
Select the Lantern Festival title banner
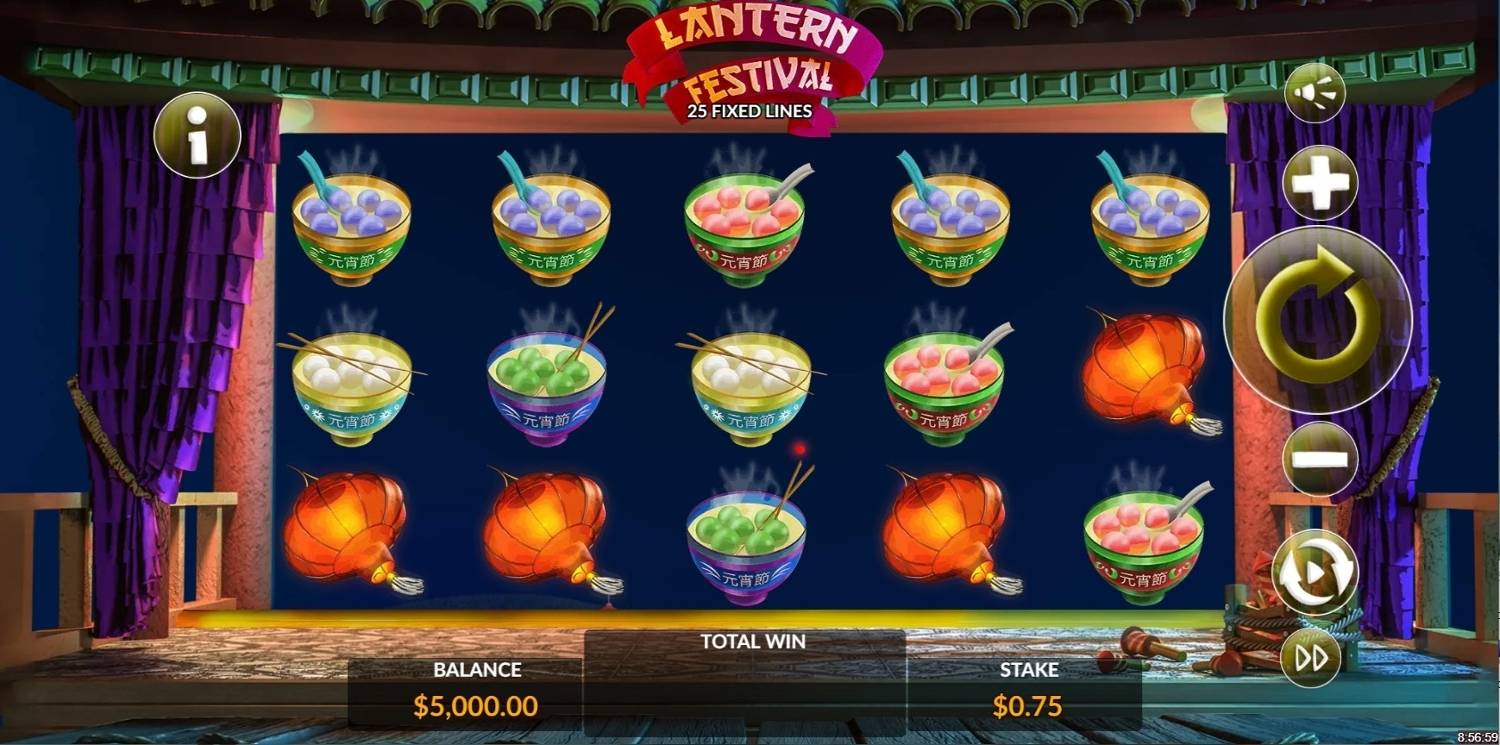(x=750, y=55)
